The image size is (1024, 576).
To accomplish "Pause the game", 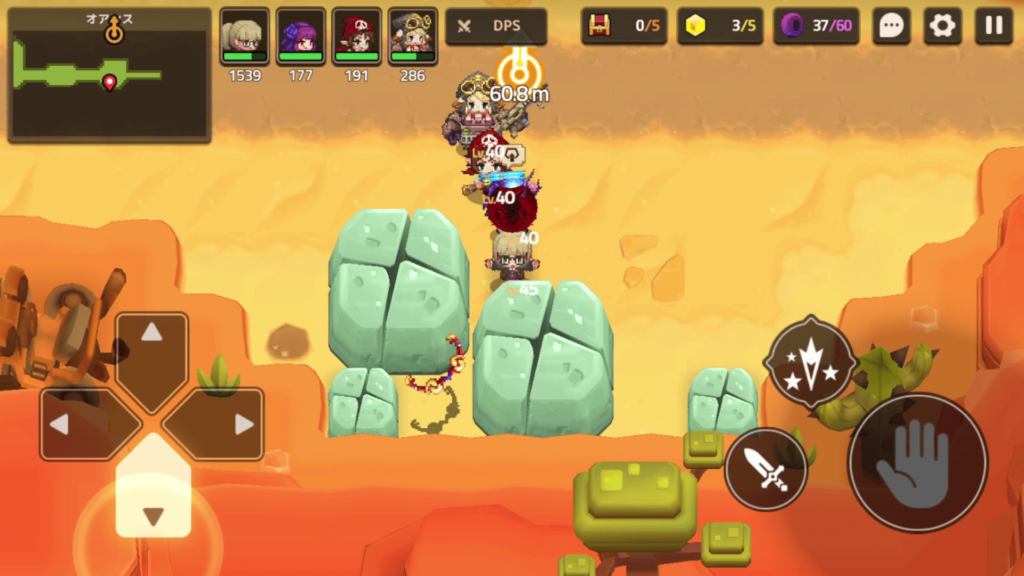I will tap(993, 27).
